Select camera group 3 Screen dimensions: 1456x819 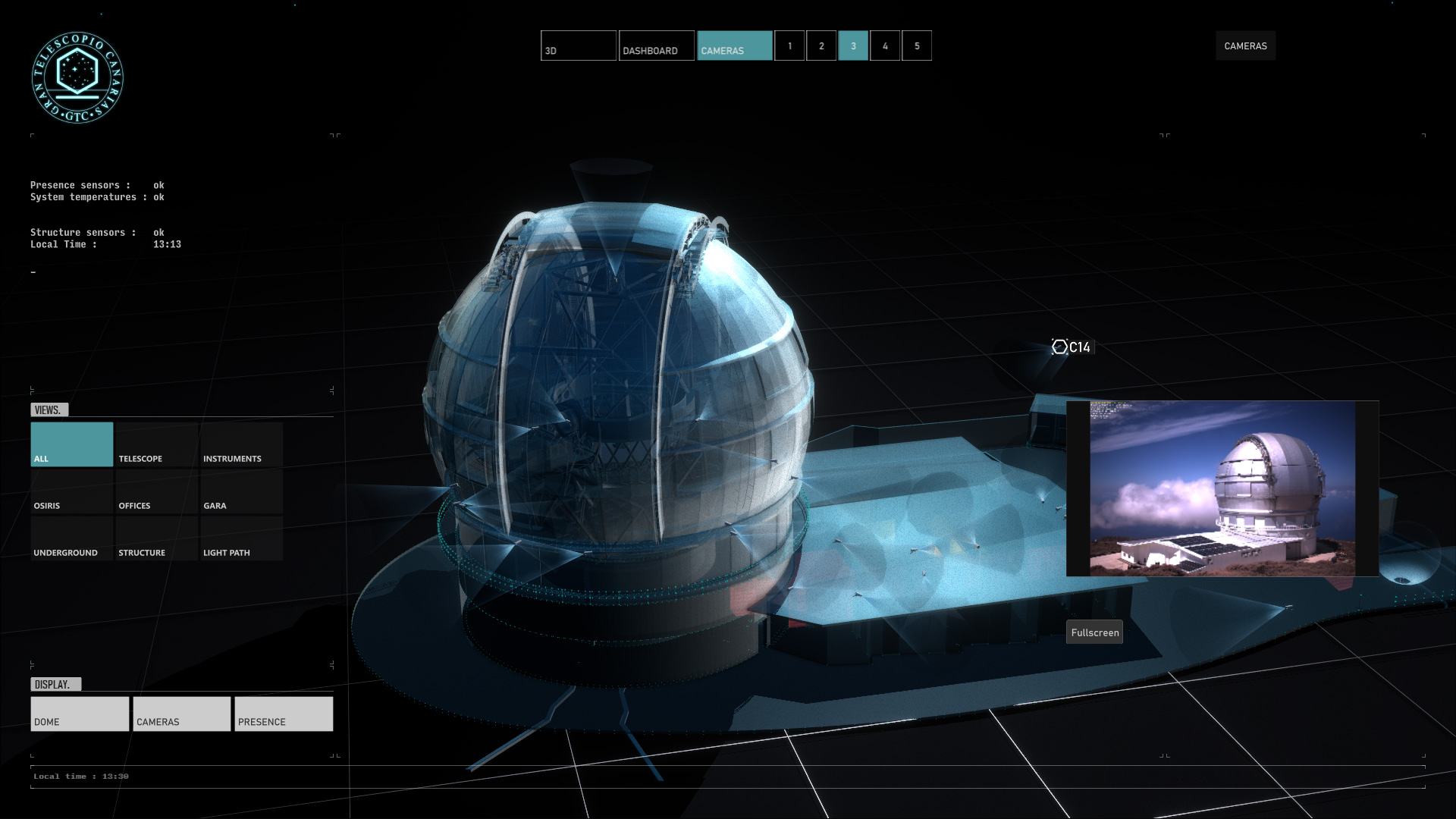[853, 45]
